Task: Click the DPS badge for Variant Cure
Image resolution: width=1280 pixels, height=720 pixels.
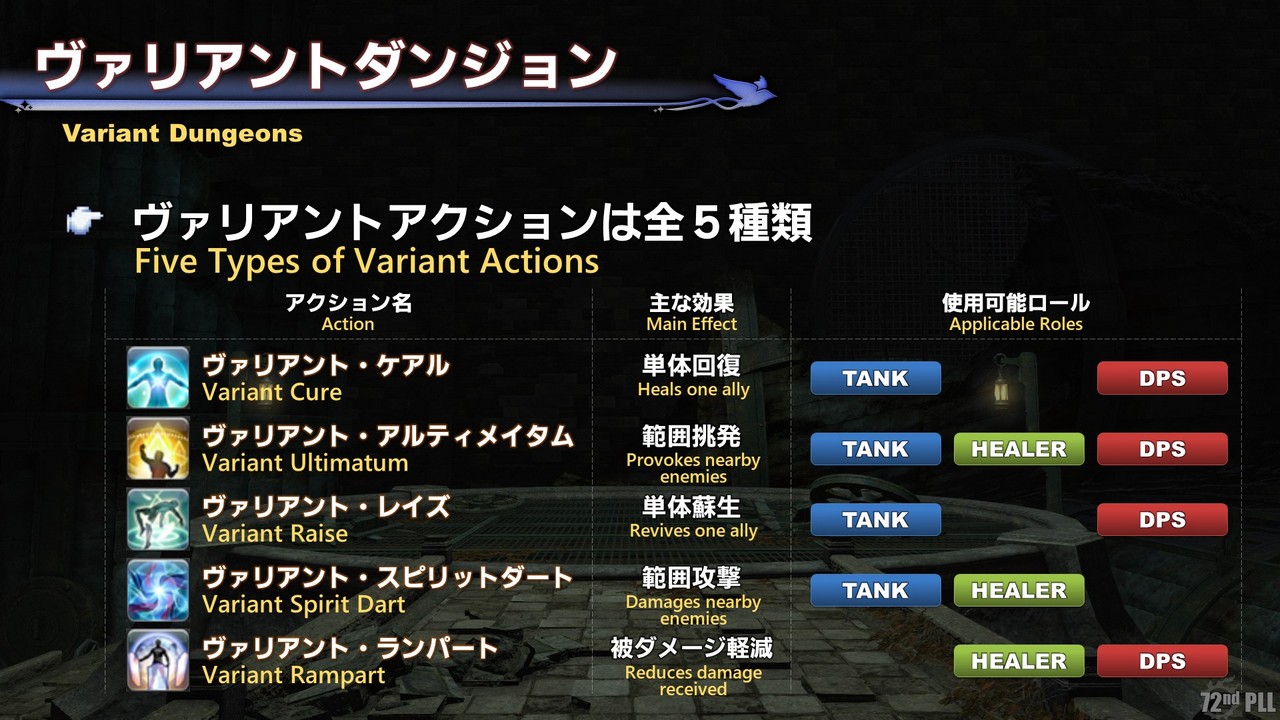Action: (x=1162, y=378)
